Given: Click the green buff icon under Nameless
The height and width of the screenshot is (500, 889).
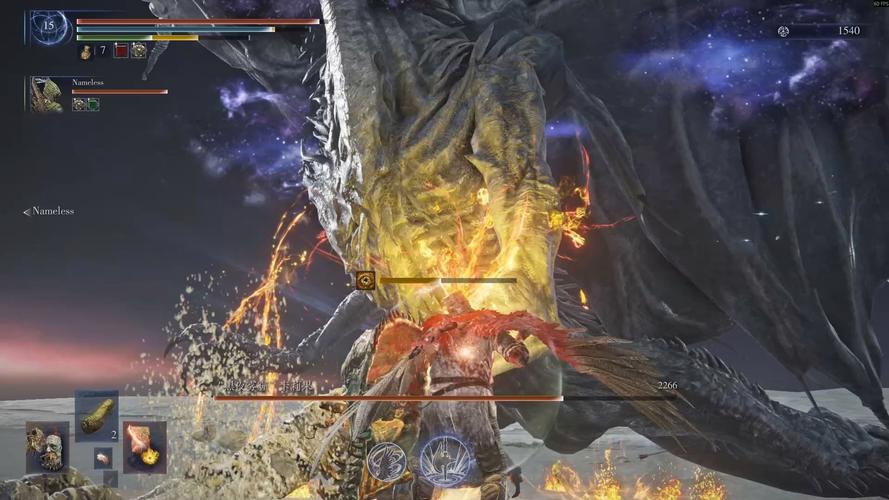Looking at the screenshot, I should tap(93, 104).
